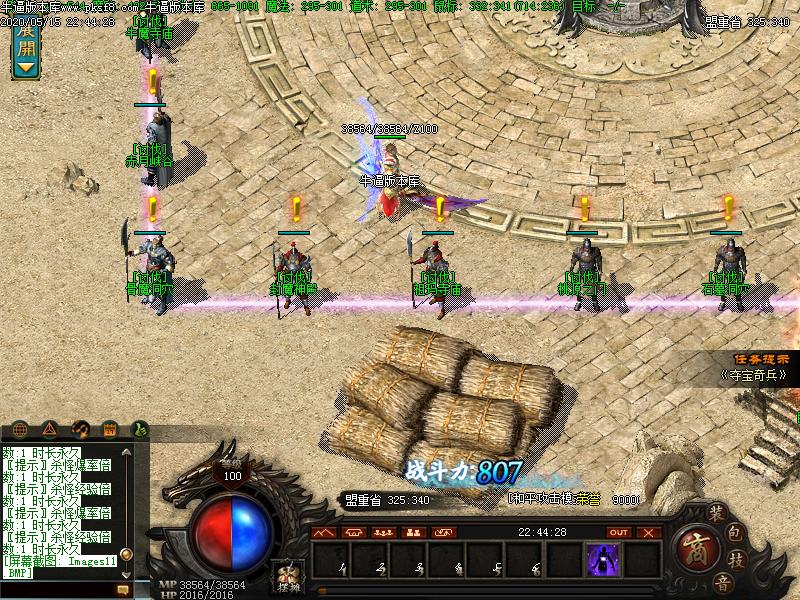Click the OUT button

tap(619, 532)
